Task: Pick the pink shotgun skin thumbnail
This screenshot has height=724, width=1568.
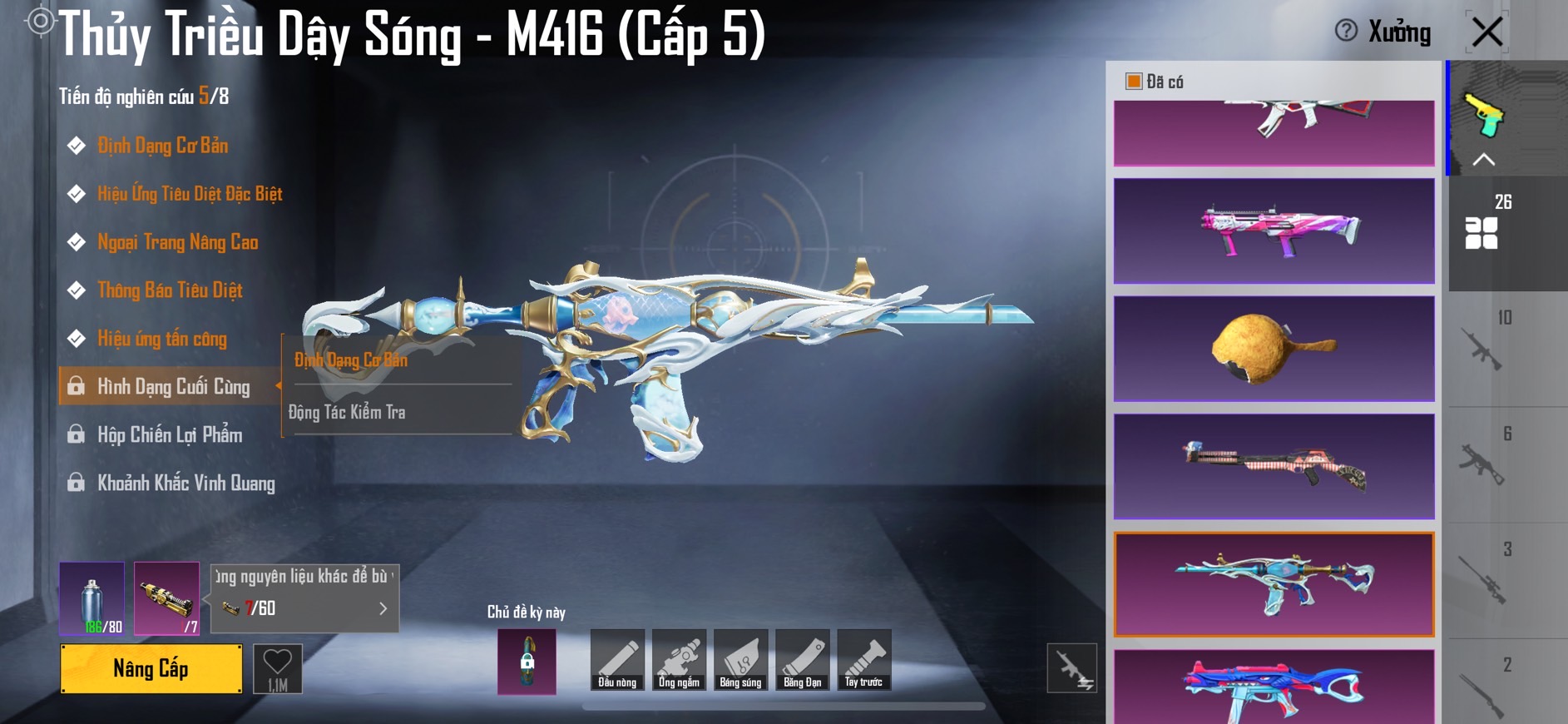Action: 1274,231
